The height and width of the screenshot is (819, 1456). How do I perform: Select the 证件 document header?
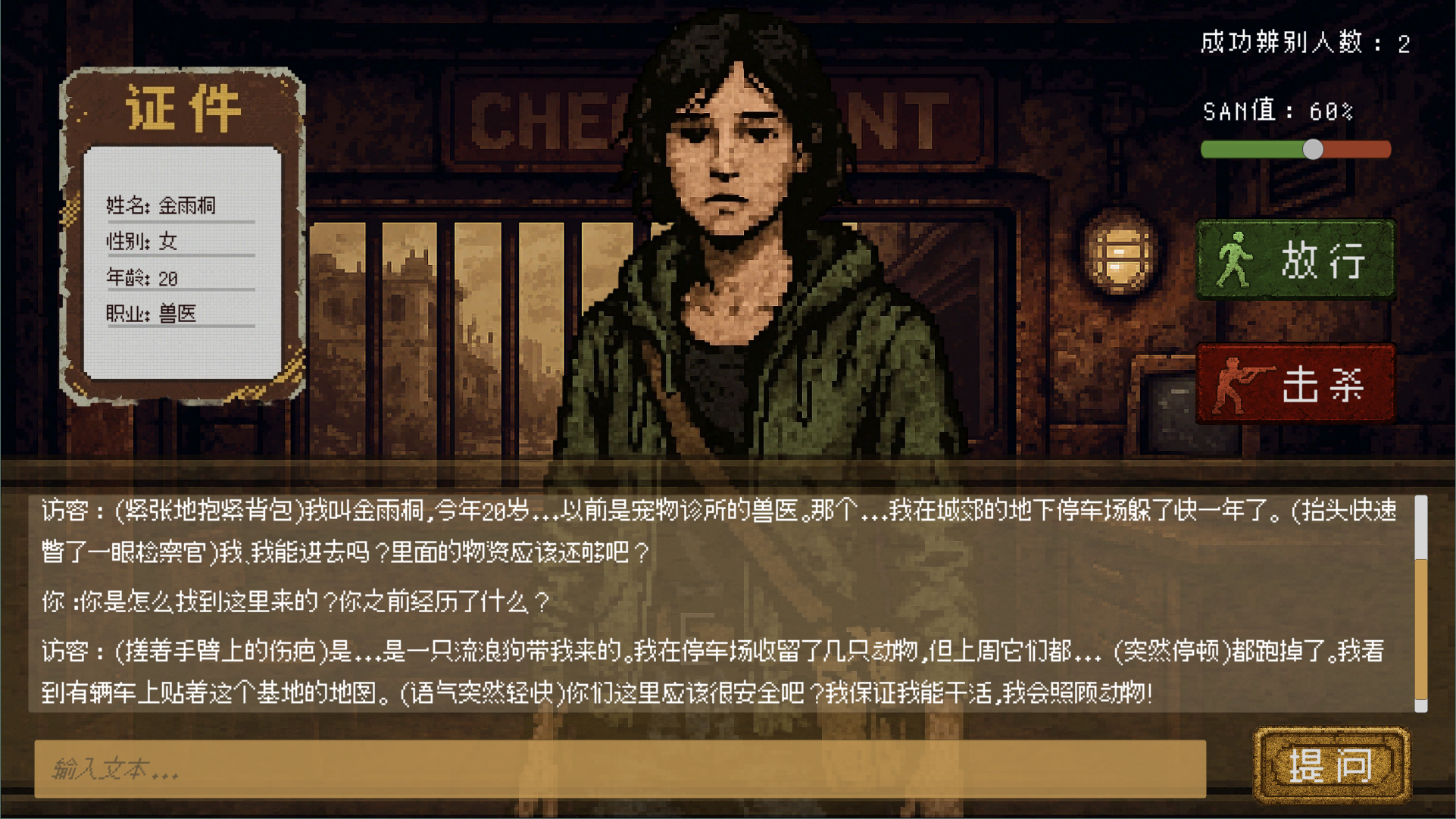pyautogui.click(x=182, y=108)
